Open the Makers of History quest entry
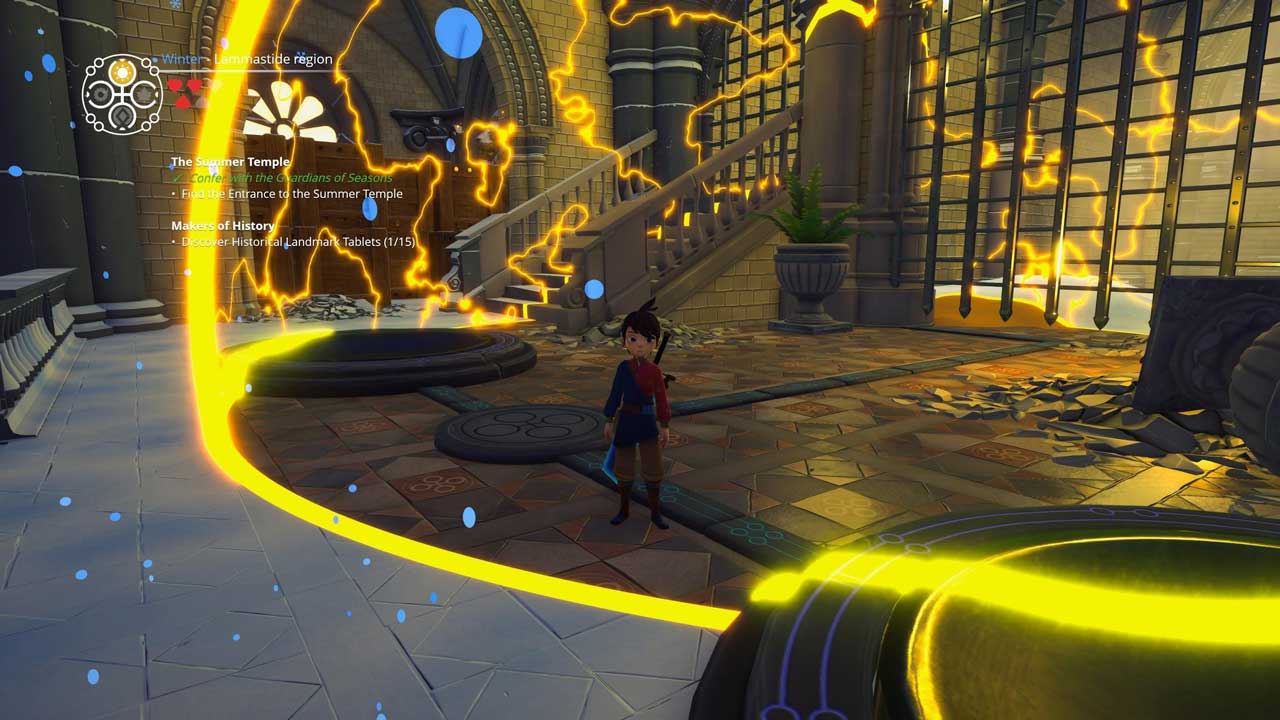The image size is (1280, 720). (x=223, y=225)
